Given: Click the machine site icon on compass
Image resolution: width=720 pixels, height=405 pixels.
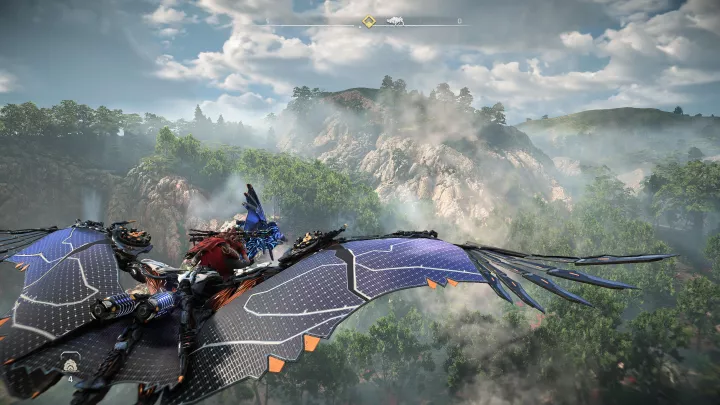Looking at the screenshot, I should click(396, 21).
